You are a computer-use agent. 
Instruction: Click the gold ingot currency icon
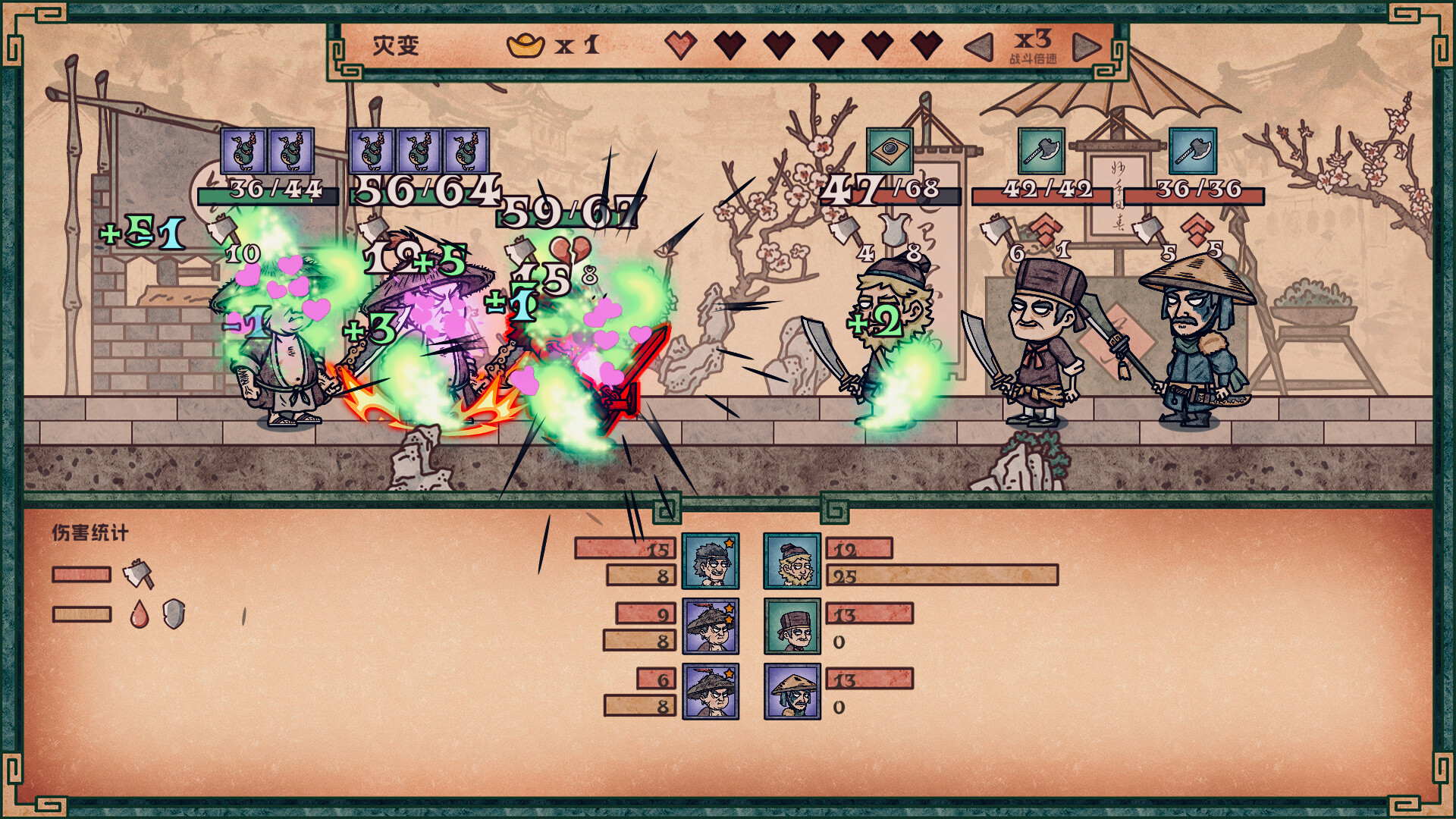[x=526, y=45]
